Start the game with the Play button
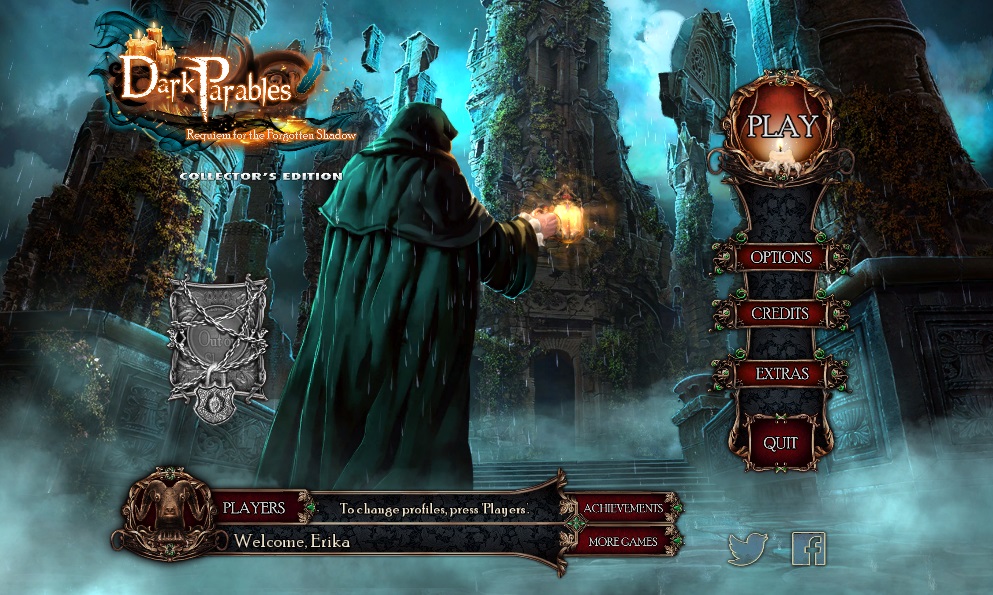 click(x=782, y=127)
